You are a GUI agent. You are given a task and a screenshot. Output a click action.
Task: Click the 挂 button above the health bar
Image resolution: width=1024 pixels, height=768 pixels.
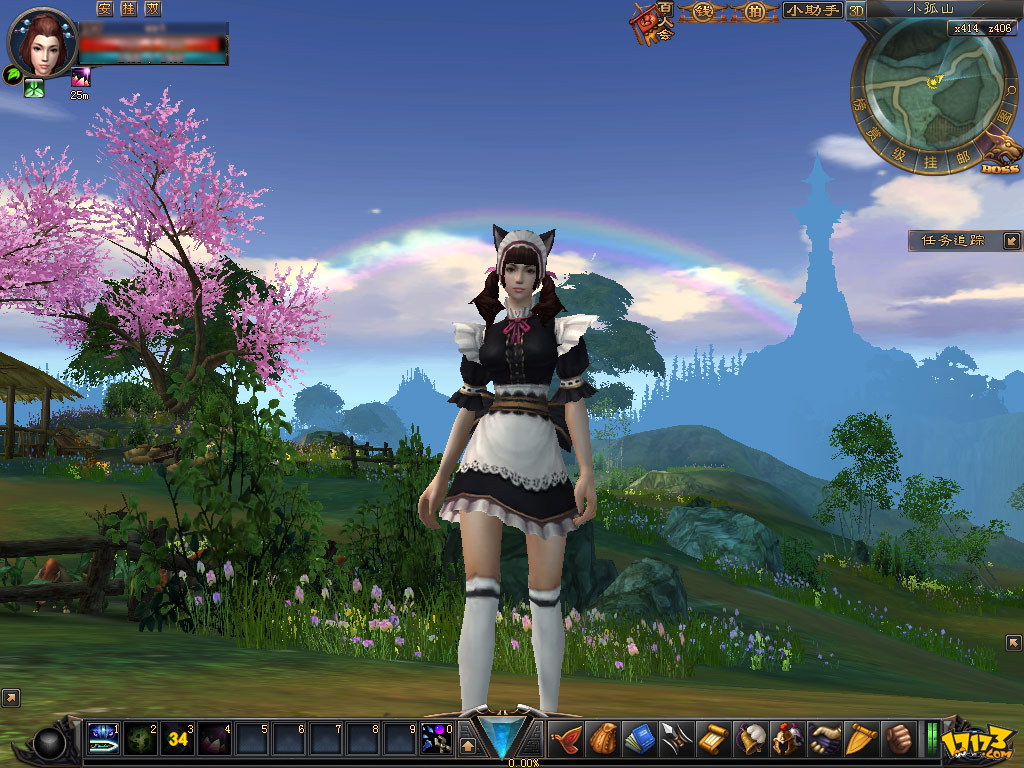click(127, 9)
